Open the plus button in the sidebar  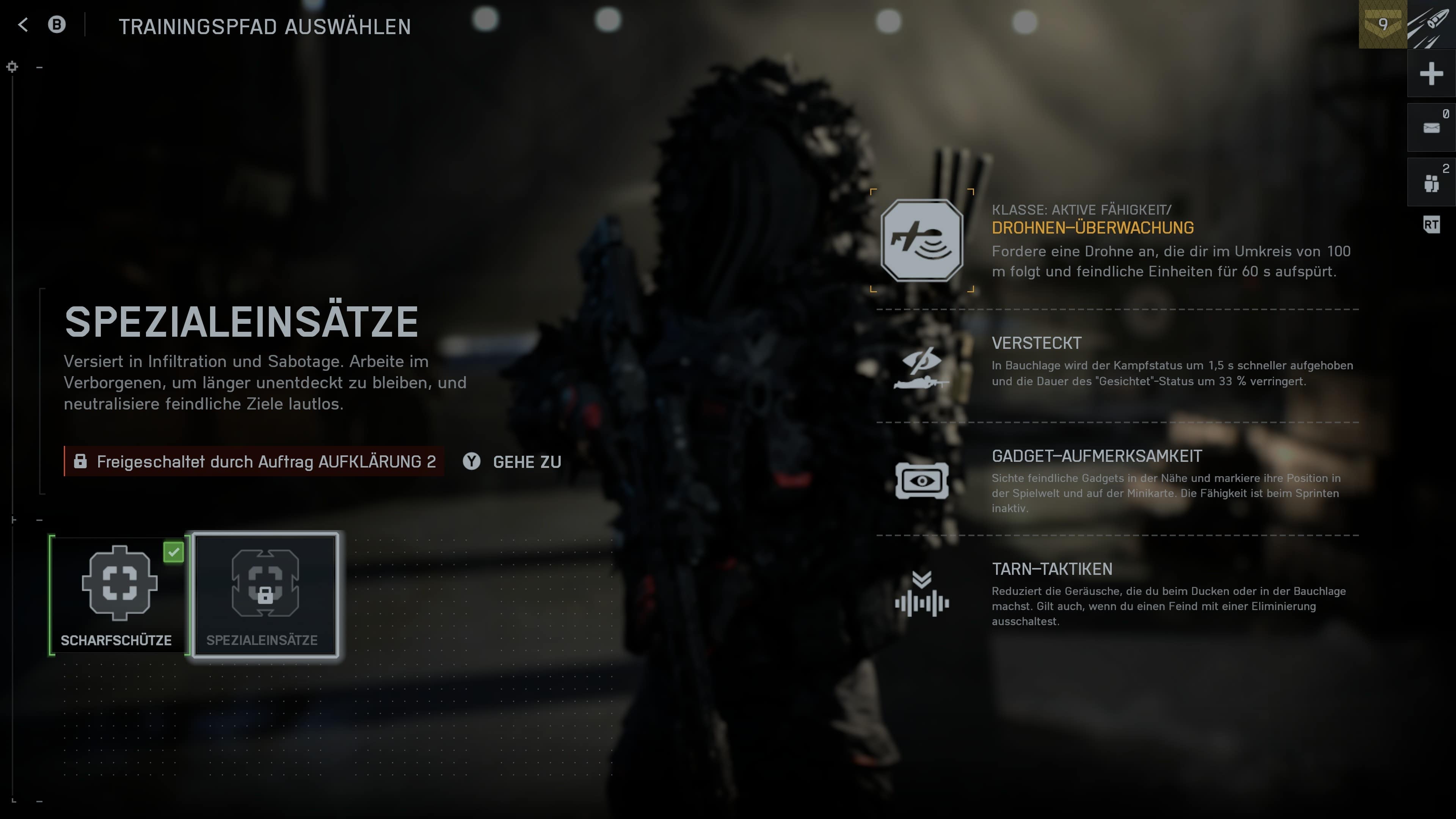[x=1431, y=74]
